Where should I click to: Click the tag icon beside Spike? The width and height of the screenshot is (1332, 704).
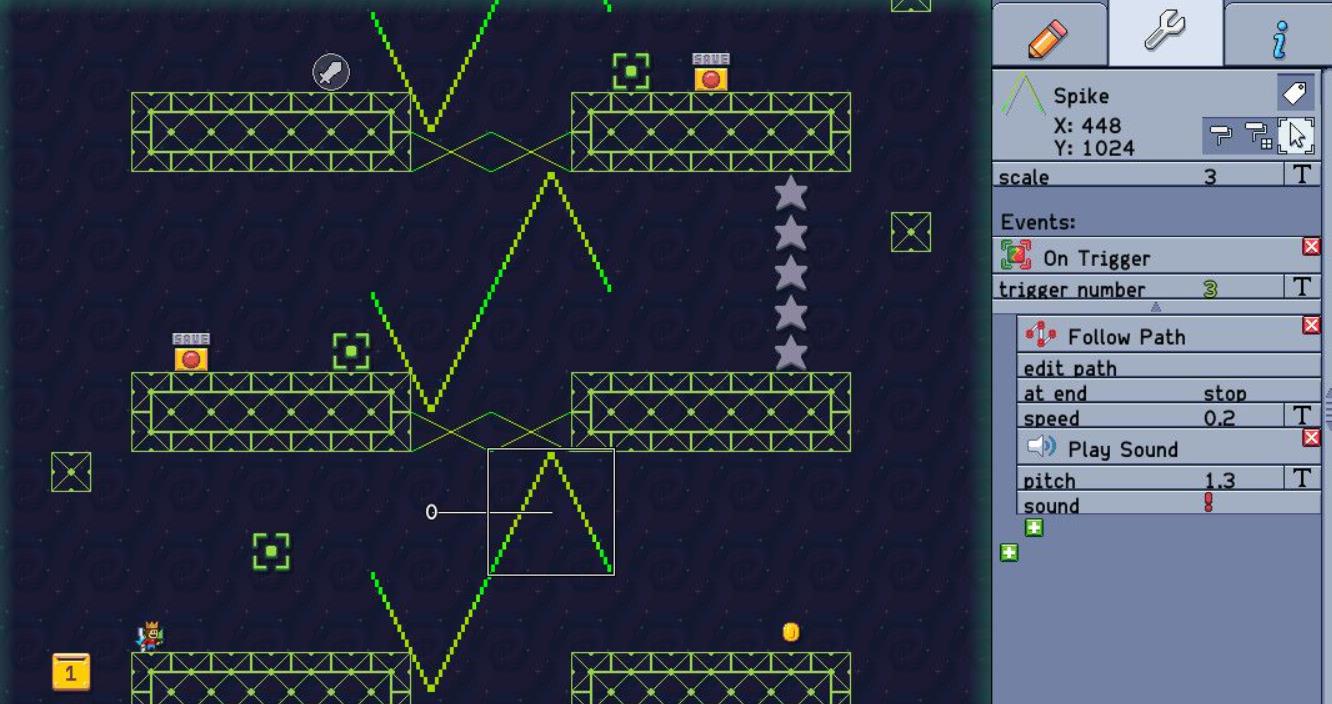(1295, 93)
